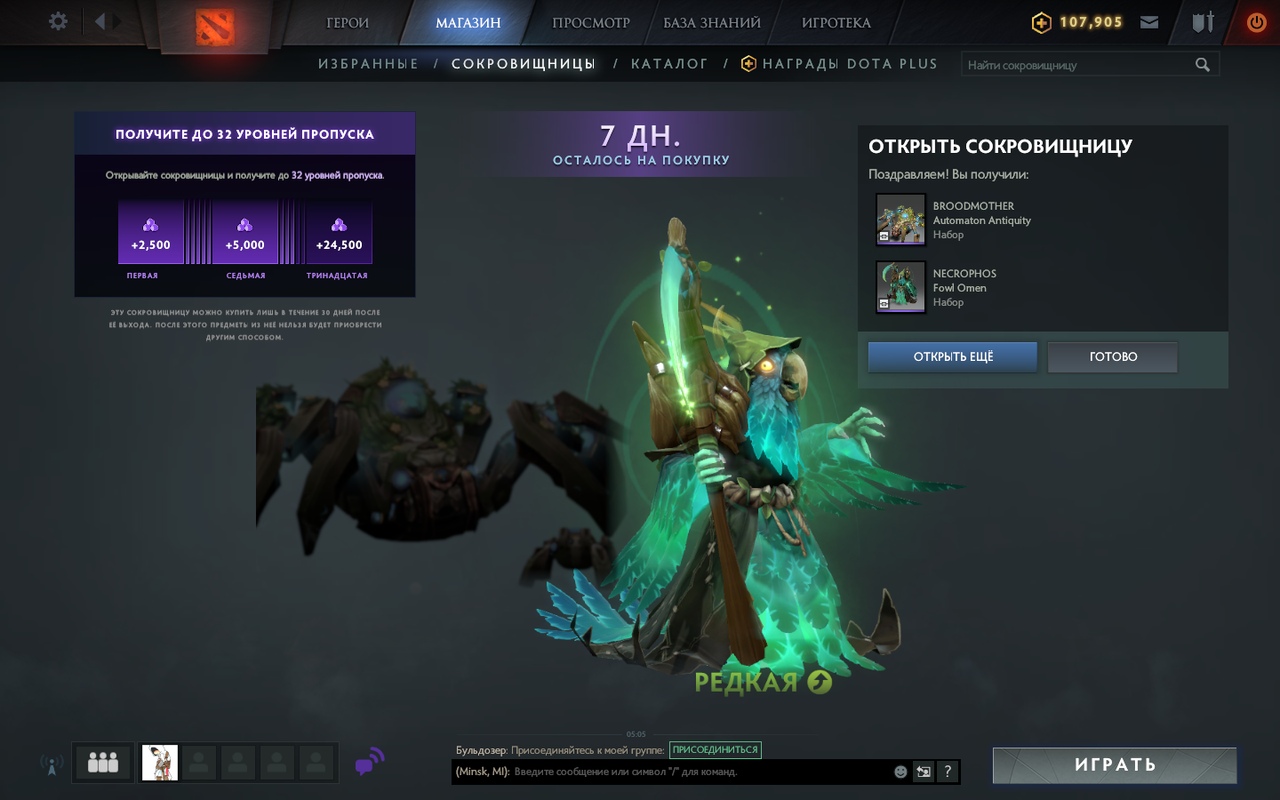Open the База знаний tab
The height and width of the screenshot is (800, 1280).
[x=712, y=22]
